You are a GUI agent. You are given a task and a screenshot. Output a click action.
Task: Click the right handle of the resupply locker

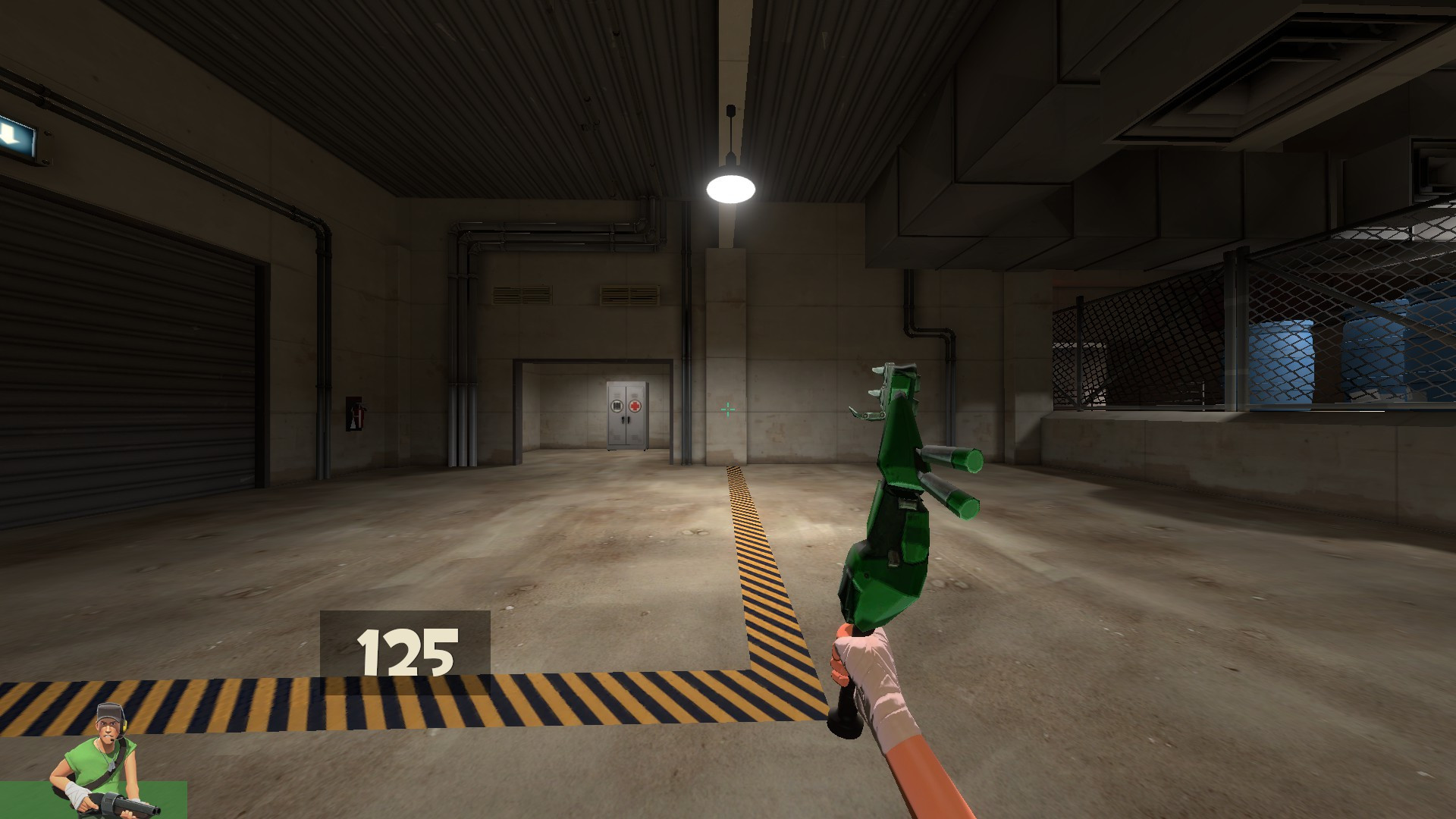coord(629,419)
